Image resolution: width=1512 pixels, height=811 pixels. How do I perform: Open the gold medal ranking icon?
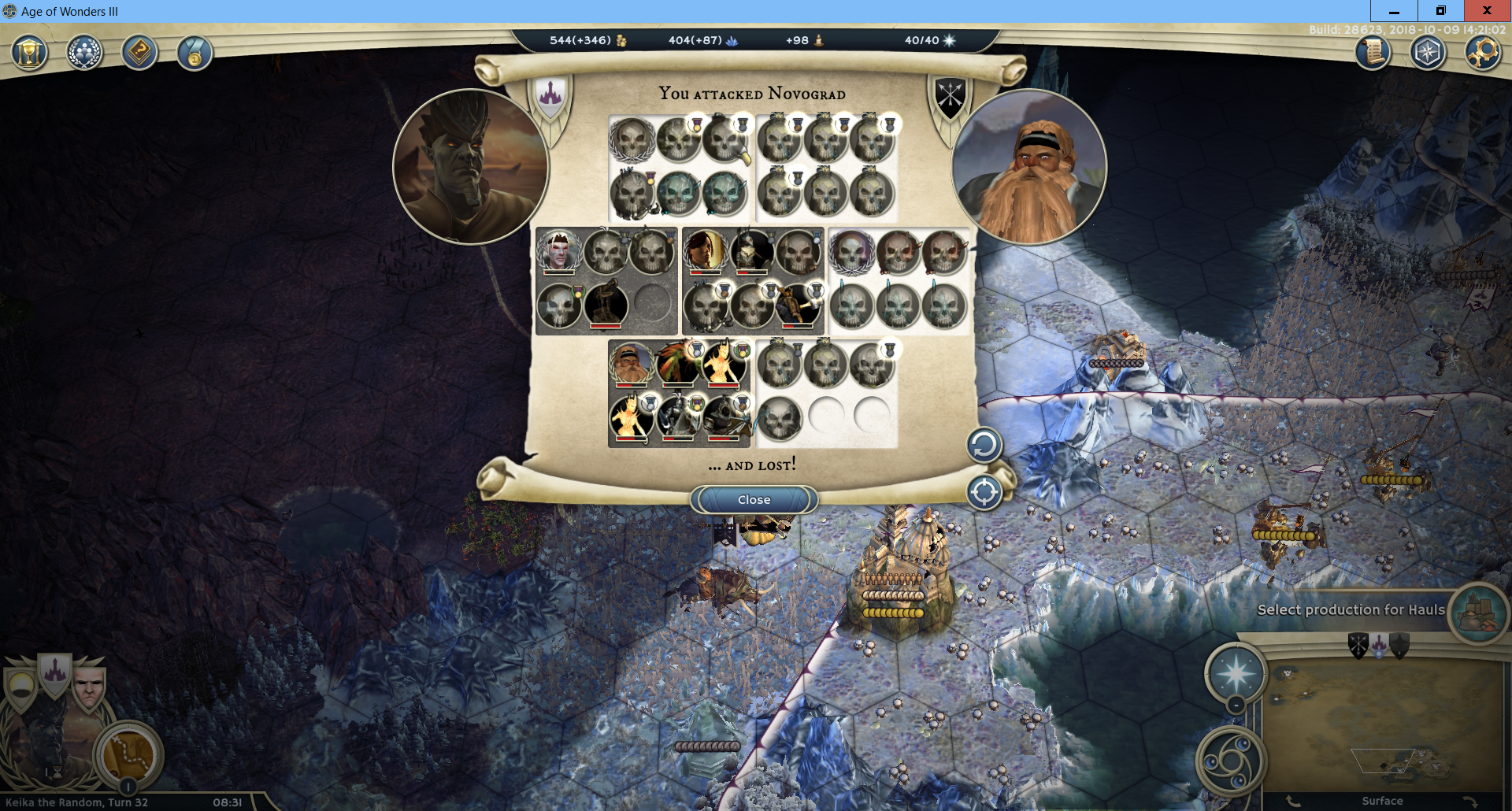[x=194, y=54]
